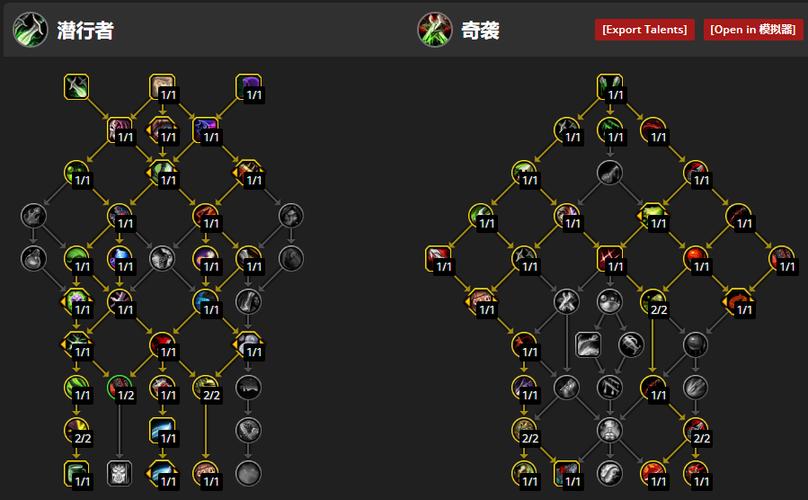Image resolution: width=808 pixels, height=500 pixels.
Task: Choose the unselected grey square Rogue talent
Action: click(x=120, y=472)
